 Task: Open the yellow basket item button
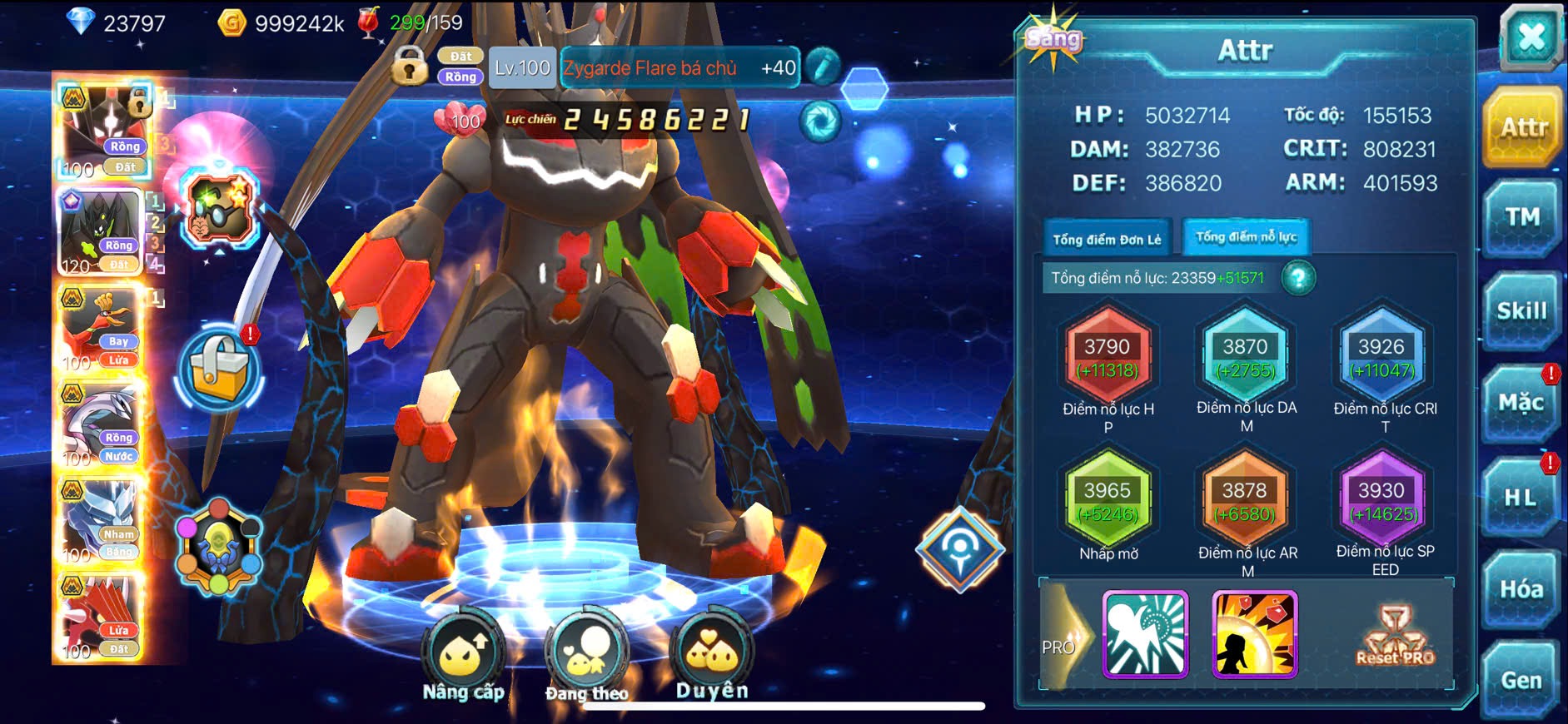[219, 369]
